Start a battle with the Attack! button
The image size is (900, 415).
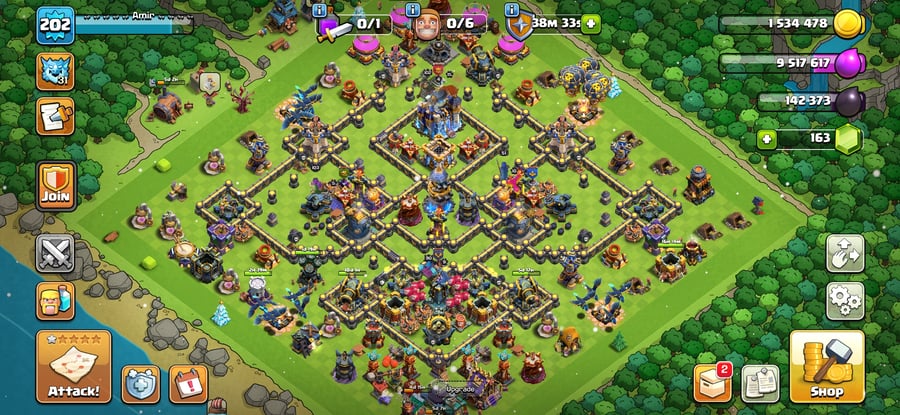[x=73, y=367]
